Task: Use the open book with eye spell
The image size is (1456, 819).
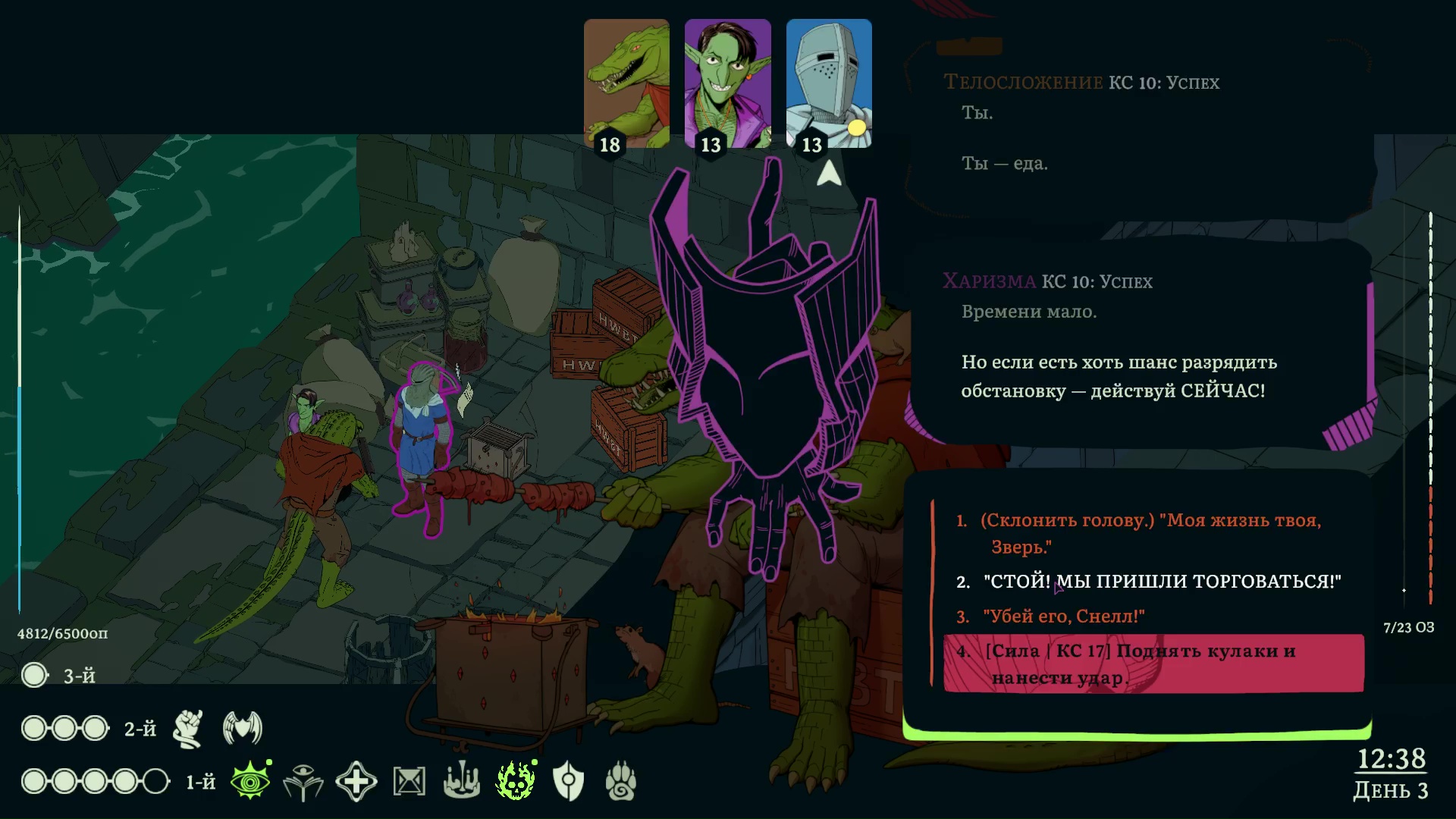Action: (303, 782)
